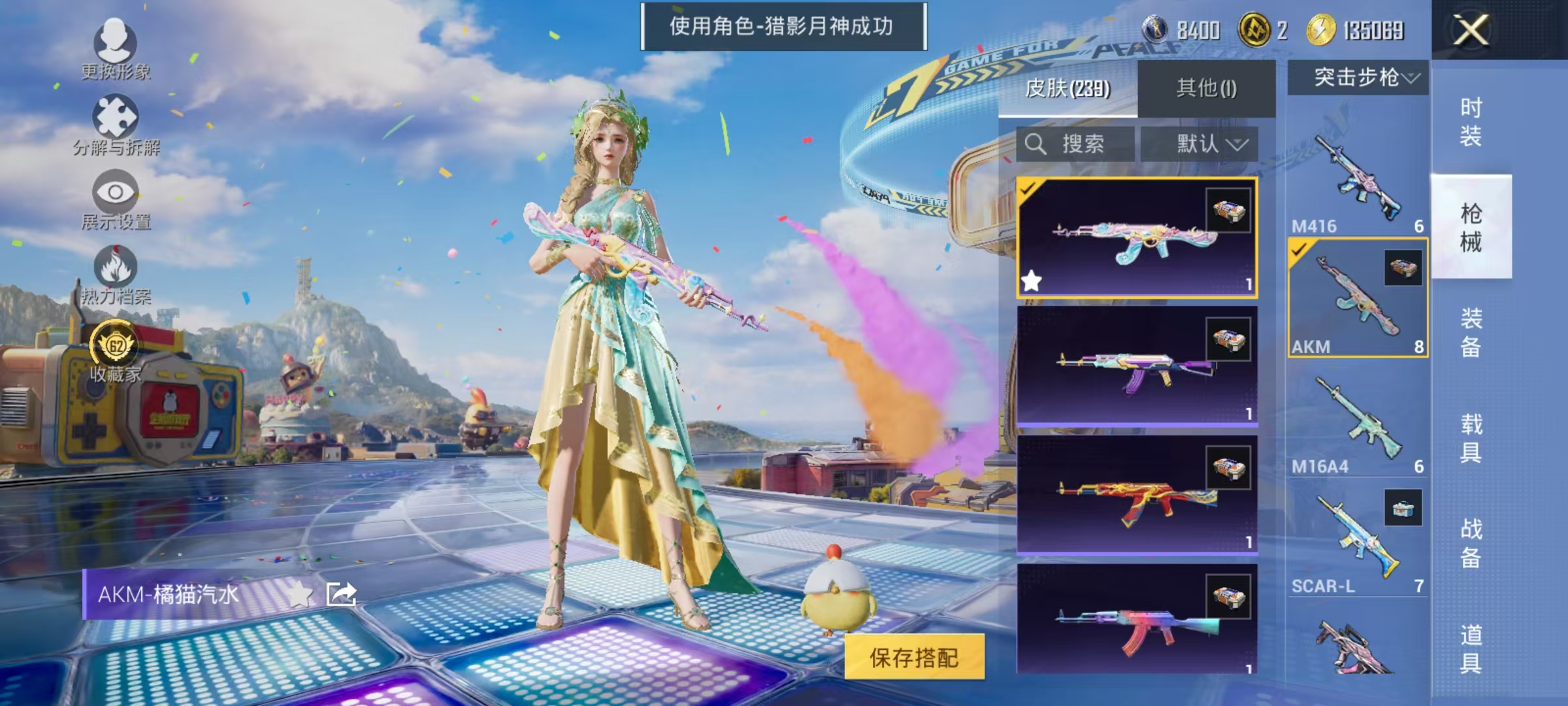Image resolution: width=1568 pixels, height=706 pixels.
Task: Click the magnifier in the 搜索 search bar
Action: pos(1037,145)
